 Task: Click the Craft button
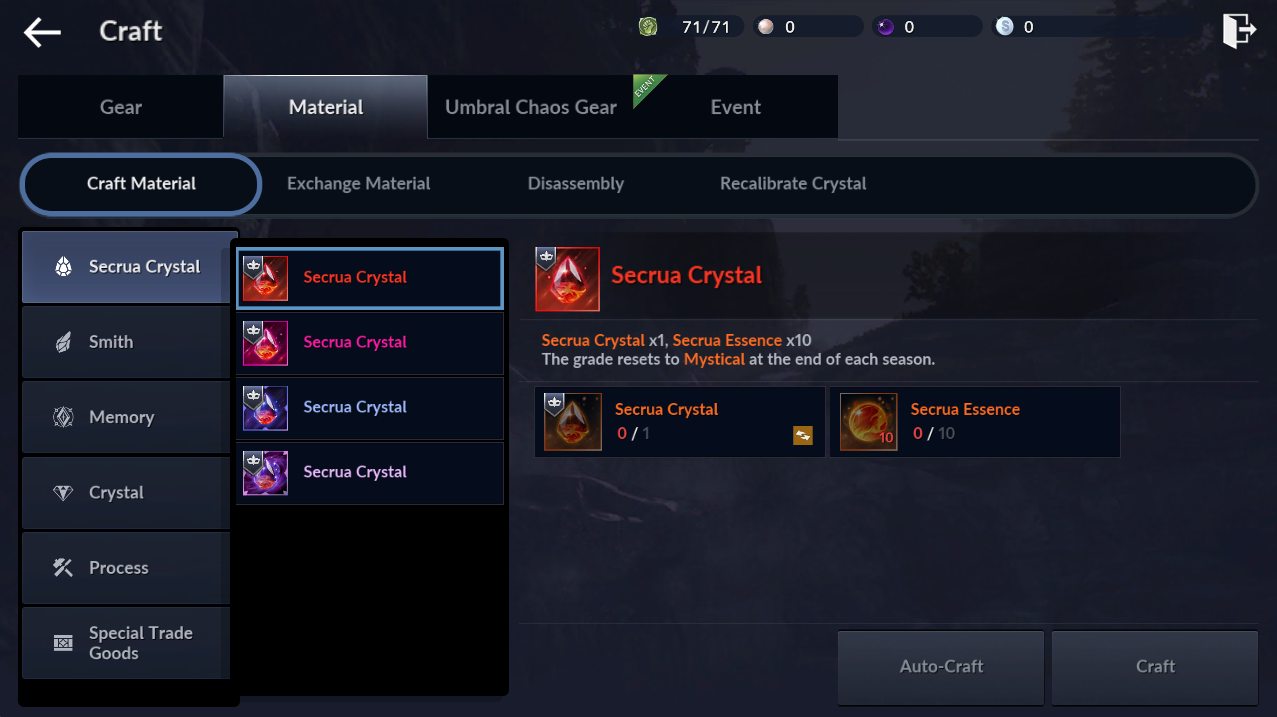[x=1155, y=666]
